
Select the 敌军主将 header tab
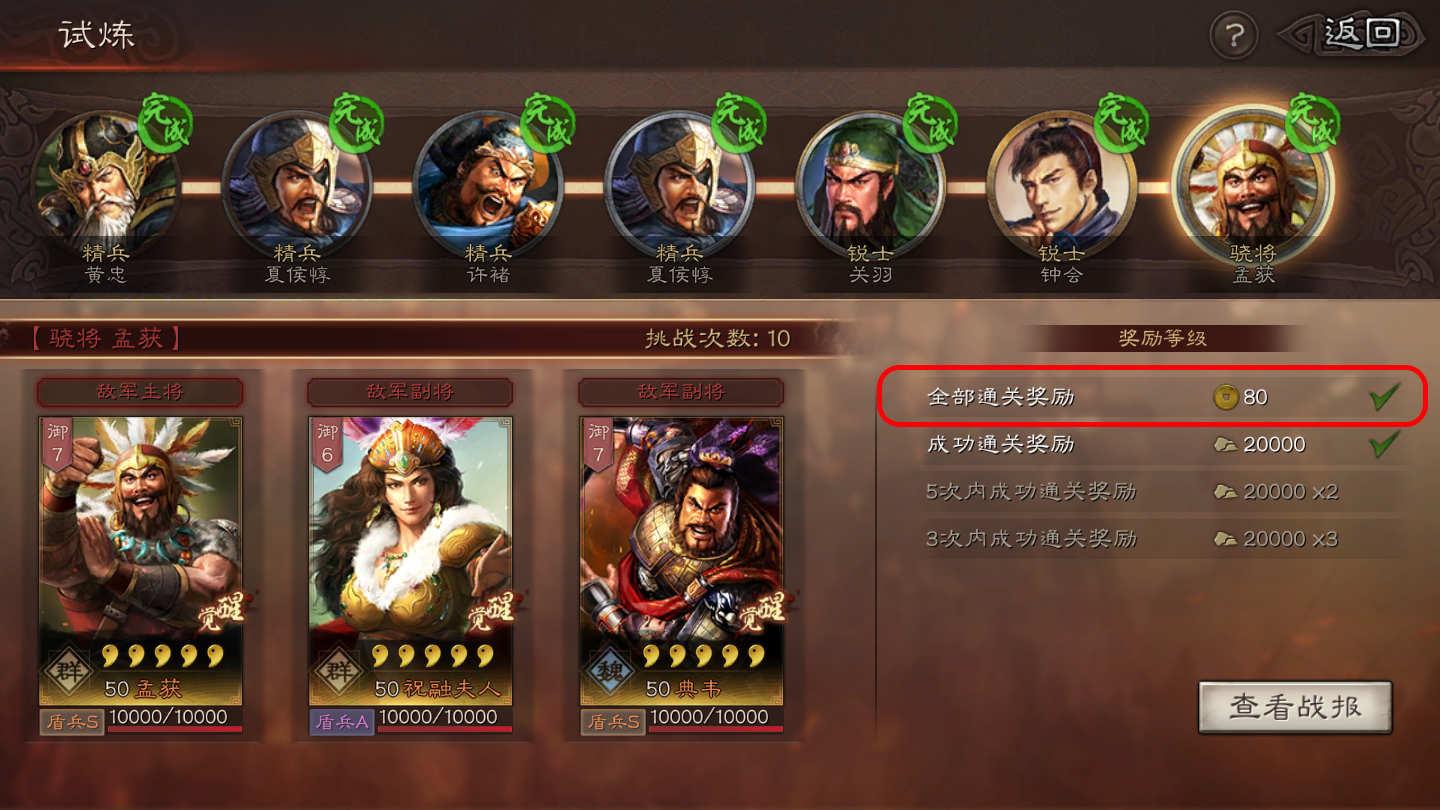click(x=140, y=392)
